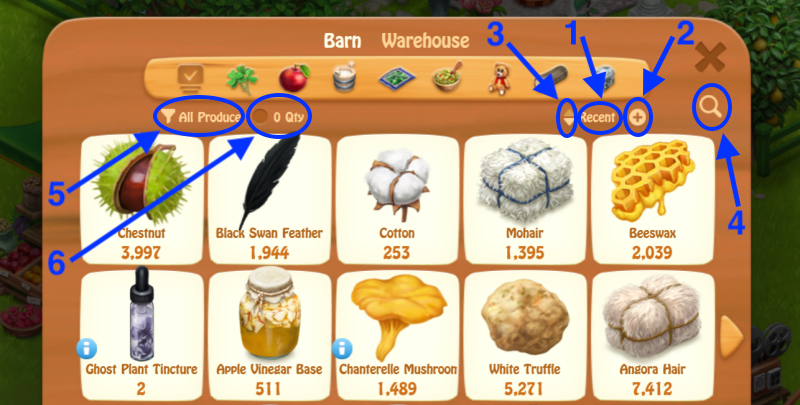Open the magnifying glass search

(712, 105)
